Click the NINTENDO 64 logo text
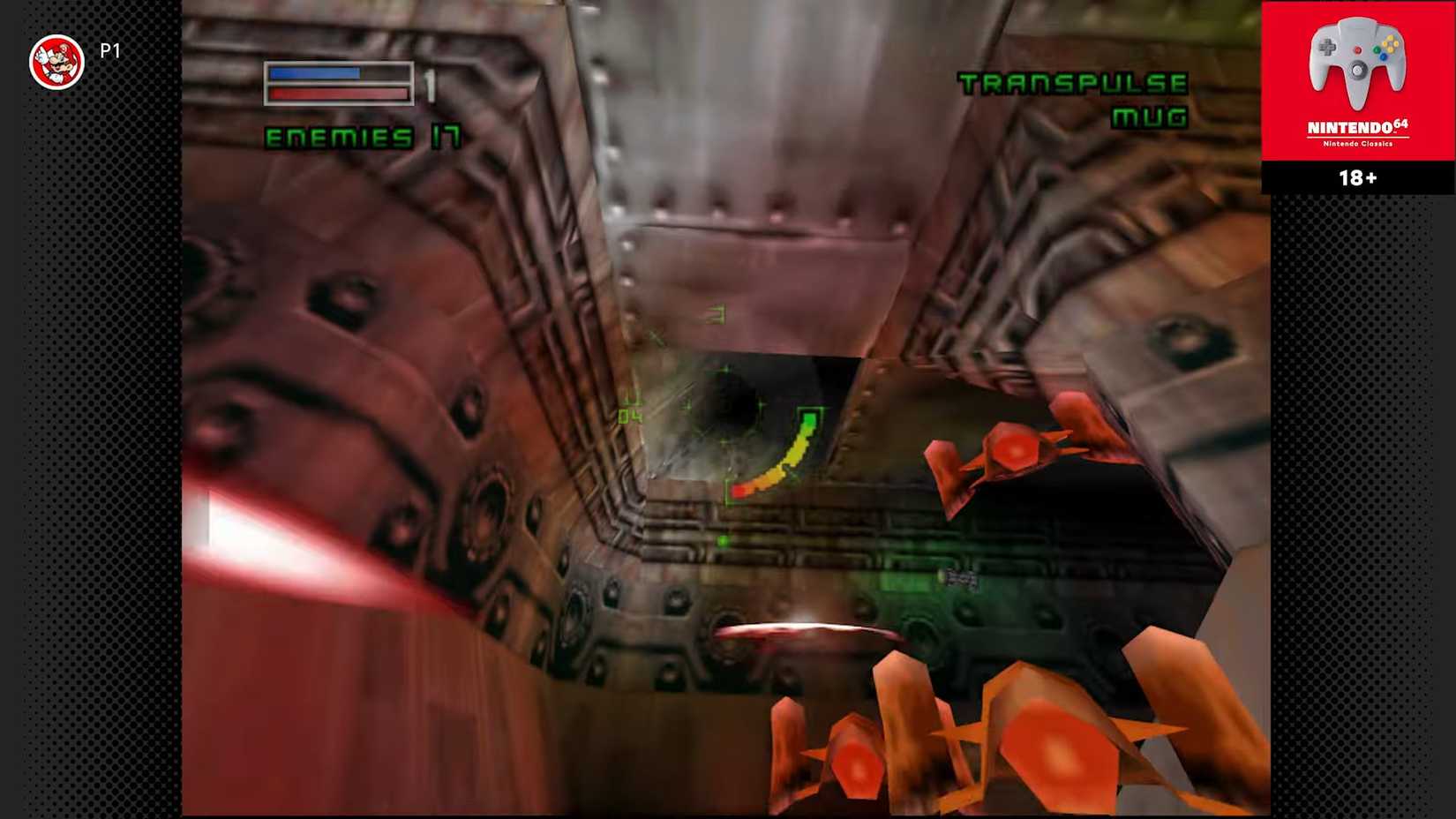 1356,129
